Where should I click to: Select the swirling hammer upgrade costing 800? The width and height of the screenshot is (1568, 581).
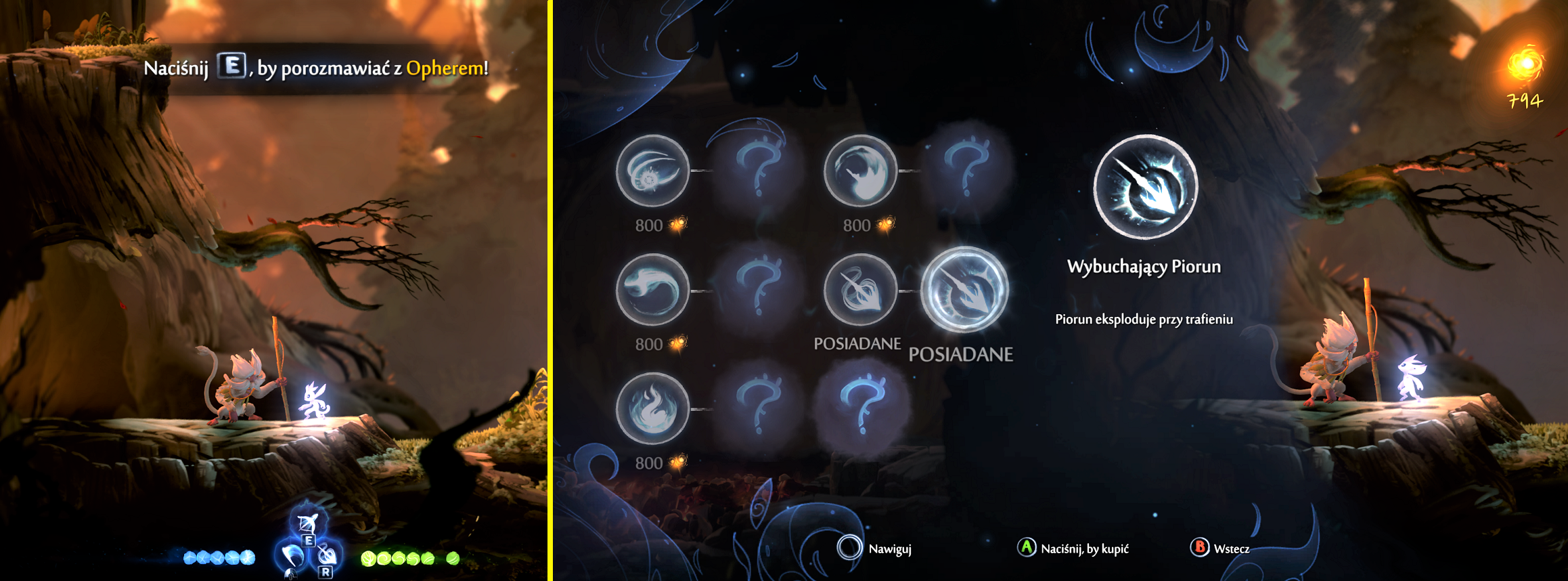tap(861, 171)
